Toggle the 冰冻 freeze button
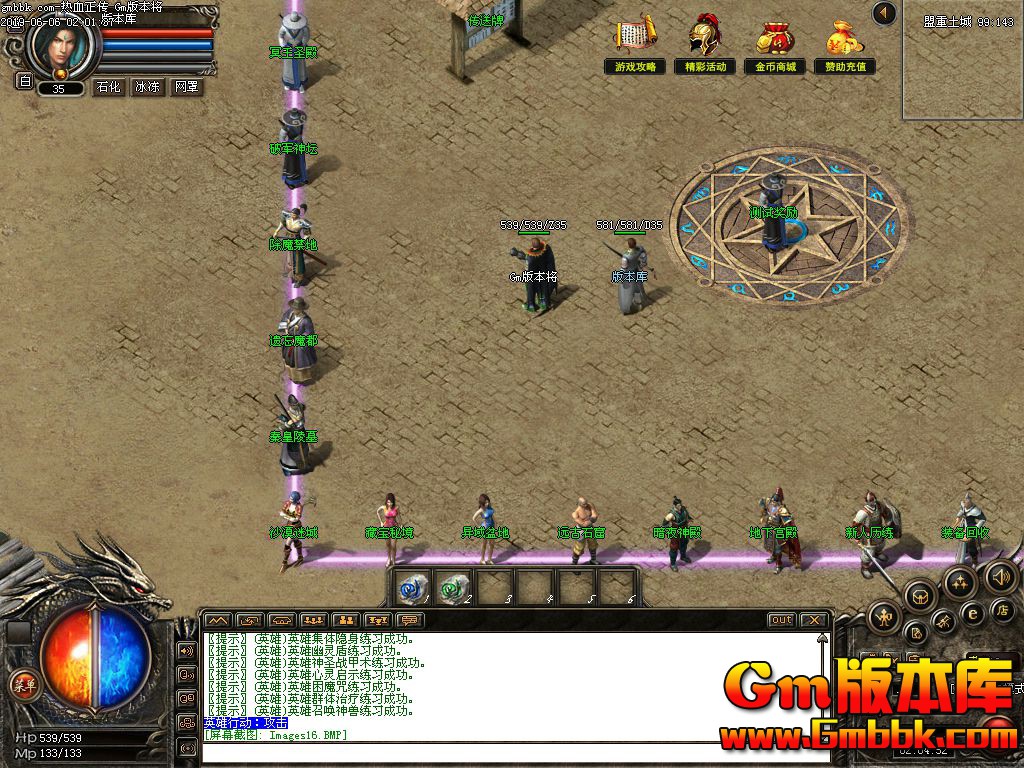 tap(147, 87)
